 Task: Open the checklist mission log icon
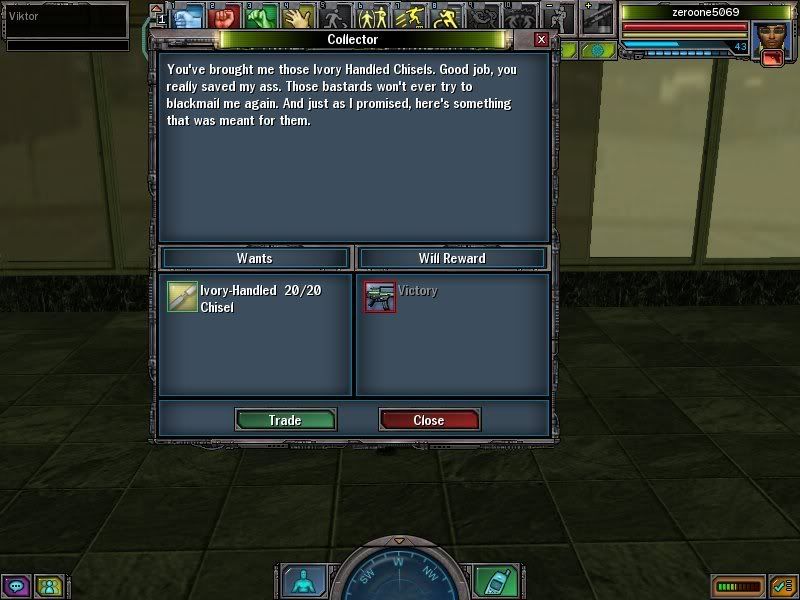pos(782,586)
